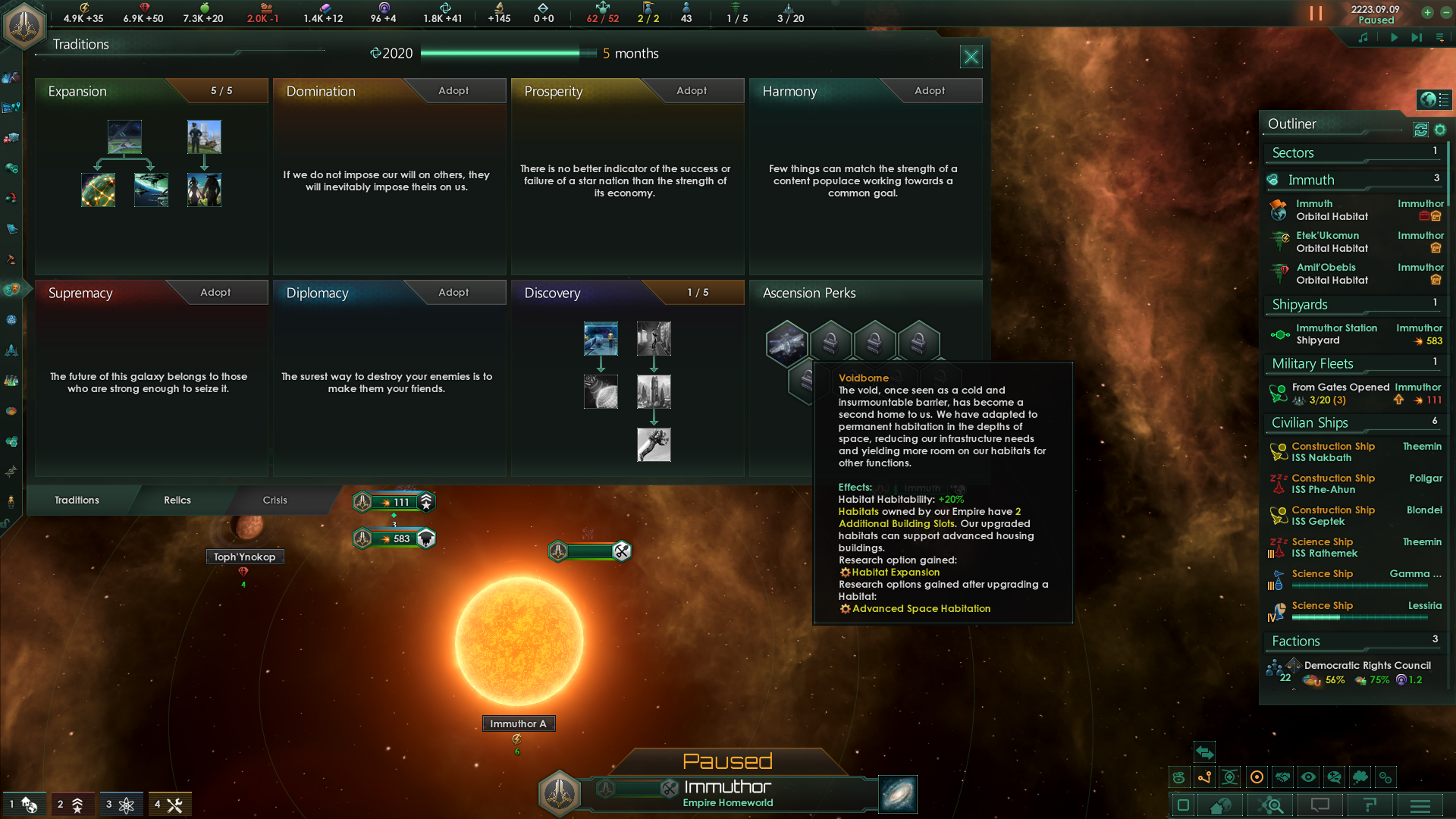Viewport: 1456px width, 819px height.
Task: Toggle the intel map mode eye icon
Action: click(1308, 777)
